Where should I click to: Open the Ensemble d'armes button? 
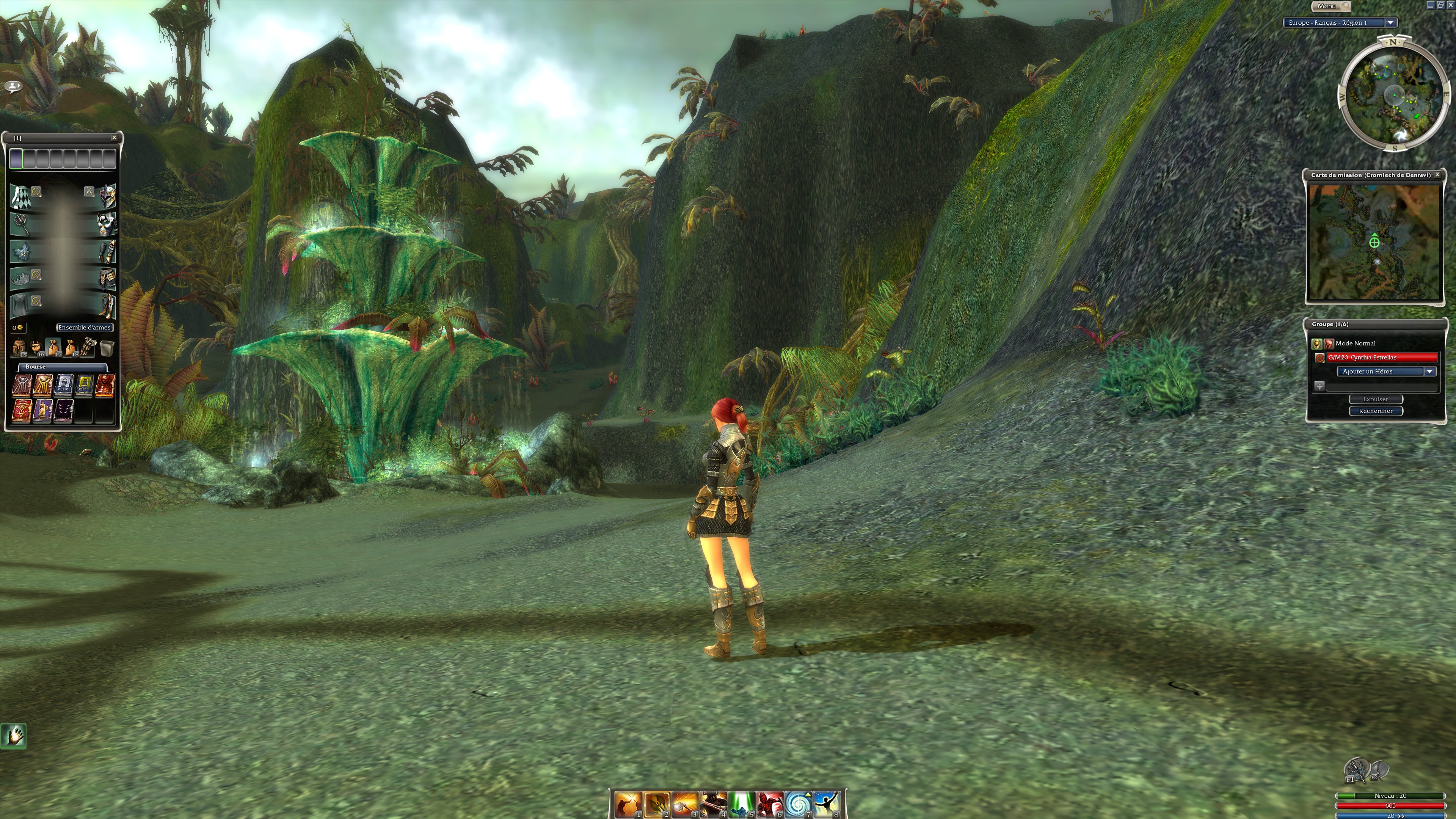tap(84, 327)
